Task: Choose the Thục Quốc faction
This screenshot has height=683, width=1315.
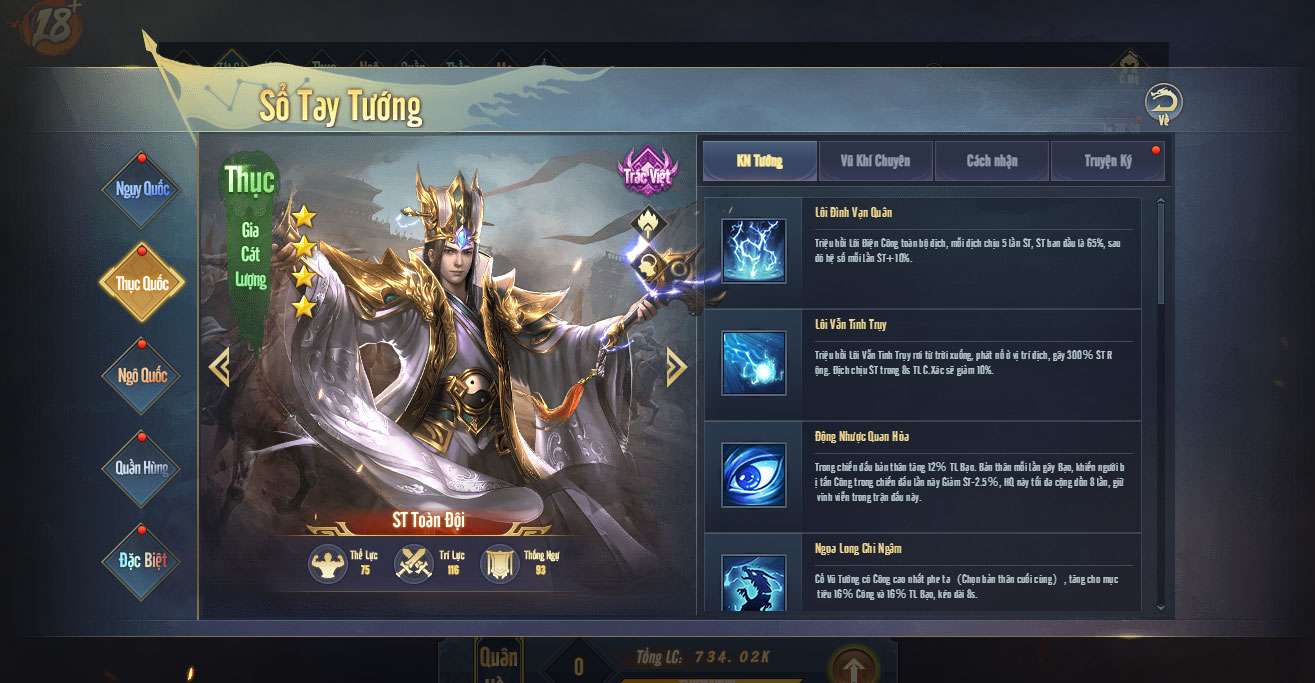Action: (142, 283)
